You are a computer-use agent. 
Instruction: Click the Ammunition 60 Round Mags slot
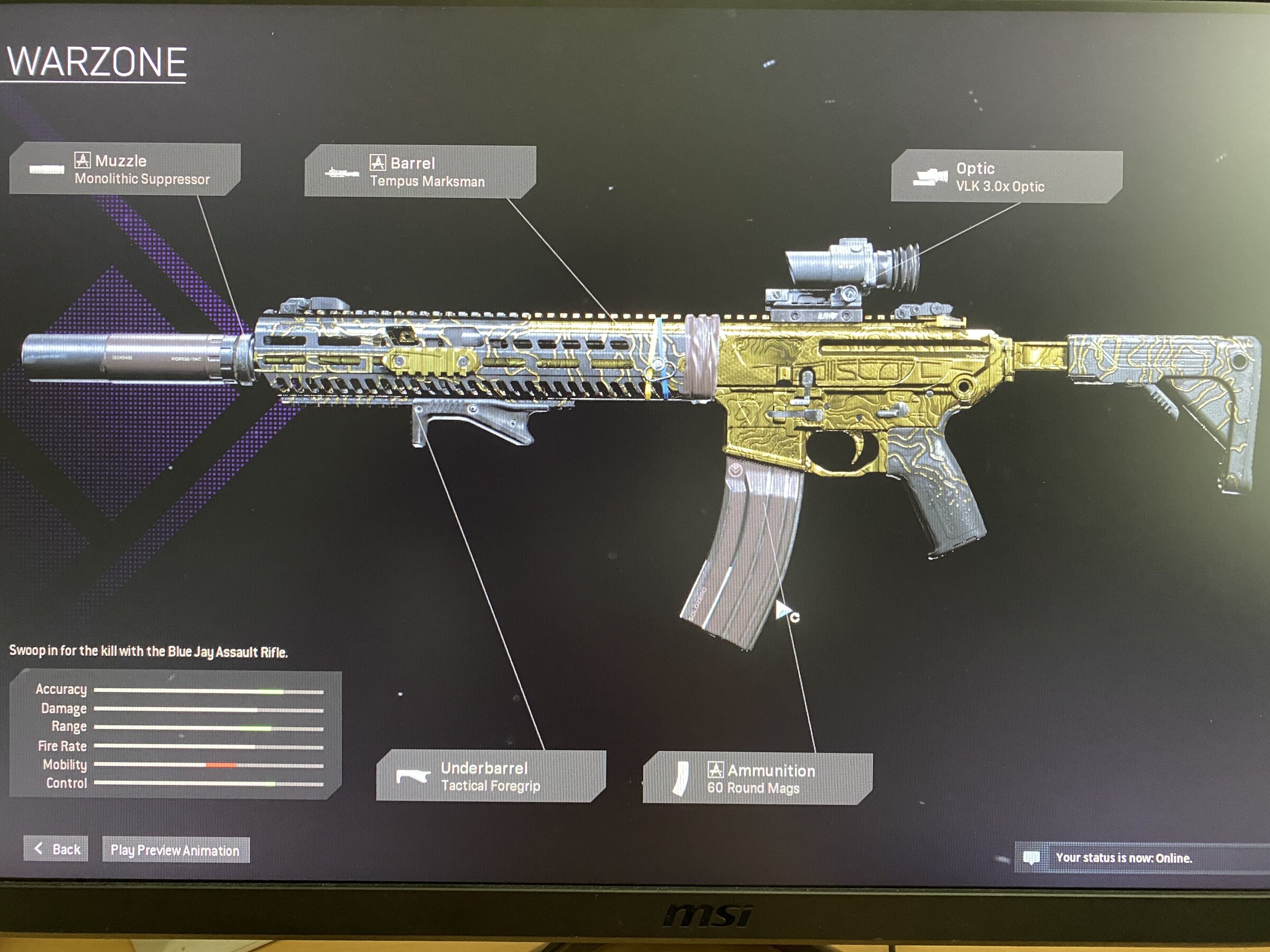click(x=757, y=779)
